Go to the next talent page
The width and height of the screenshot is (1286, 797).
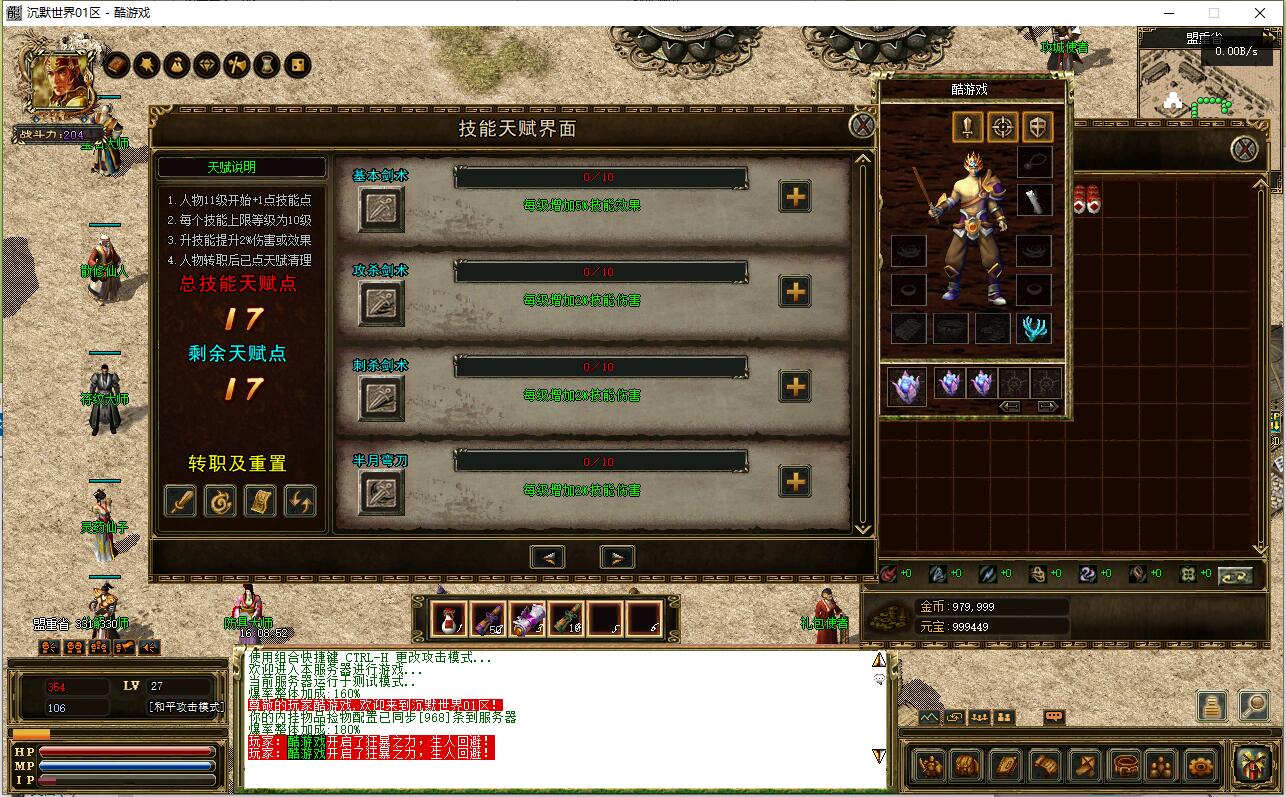click(x=617, y=558)
